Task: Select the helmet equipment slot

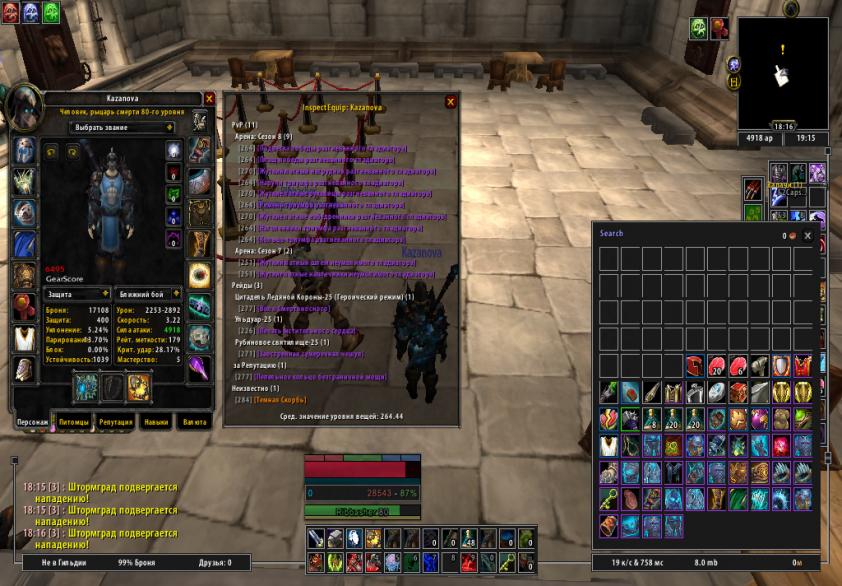Action: coord(25,151)
